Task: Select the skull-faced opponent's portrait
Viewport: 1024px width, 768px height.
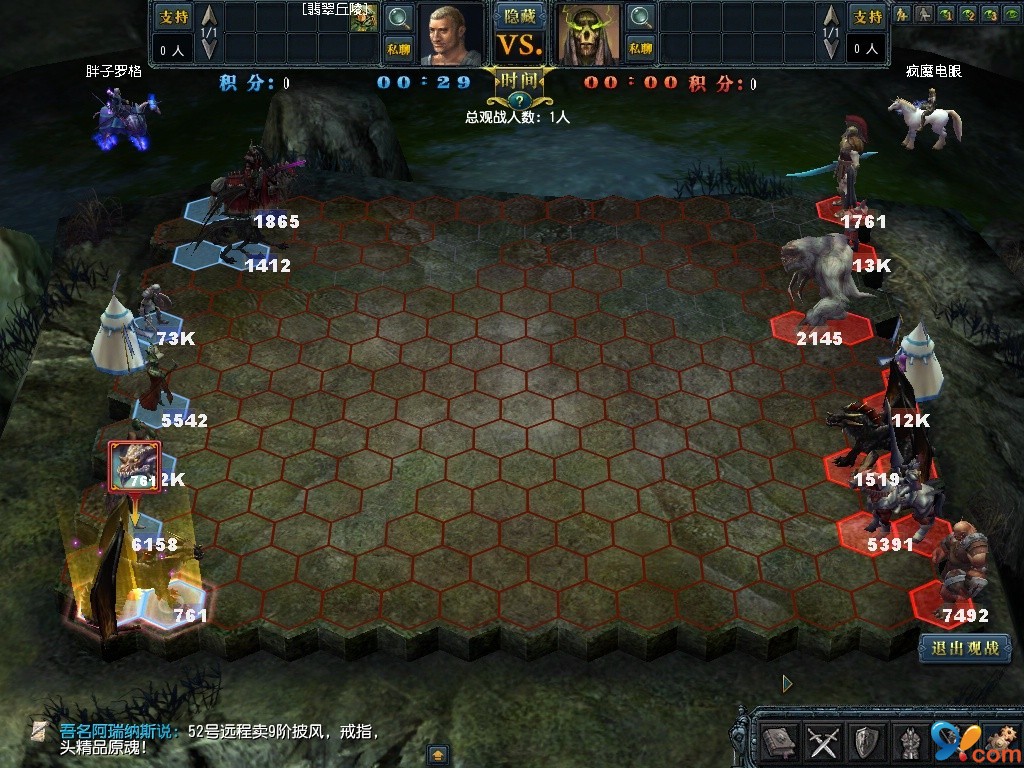Action: (x=590, y=33)
